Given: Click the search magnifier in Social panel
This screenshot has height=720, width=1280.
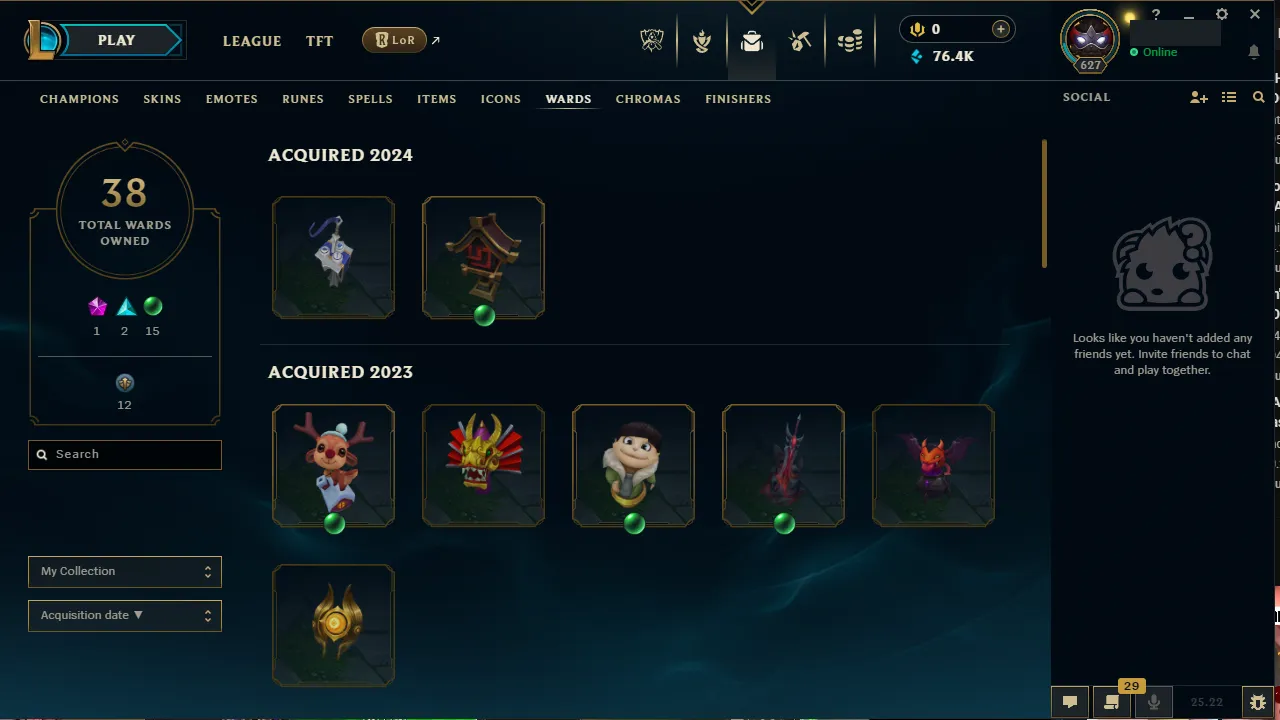Looking at the screenshot, I should pyautogui.click(x=1258, y=97).
